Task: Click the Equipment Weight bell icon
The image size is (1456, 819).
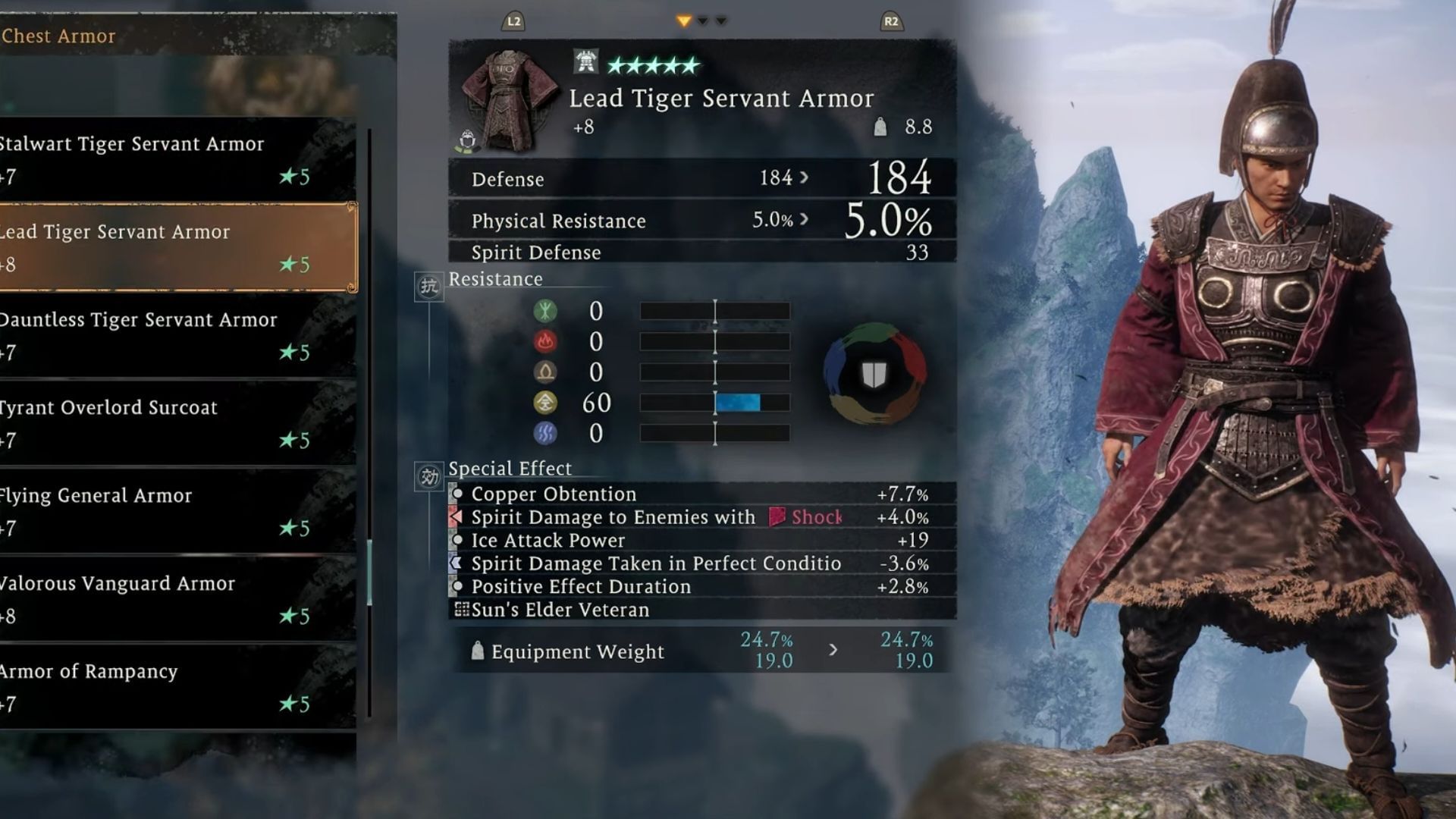Action: [478, 651]
